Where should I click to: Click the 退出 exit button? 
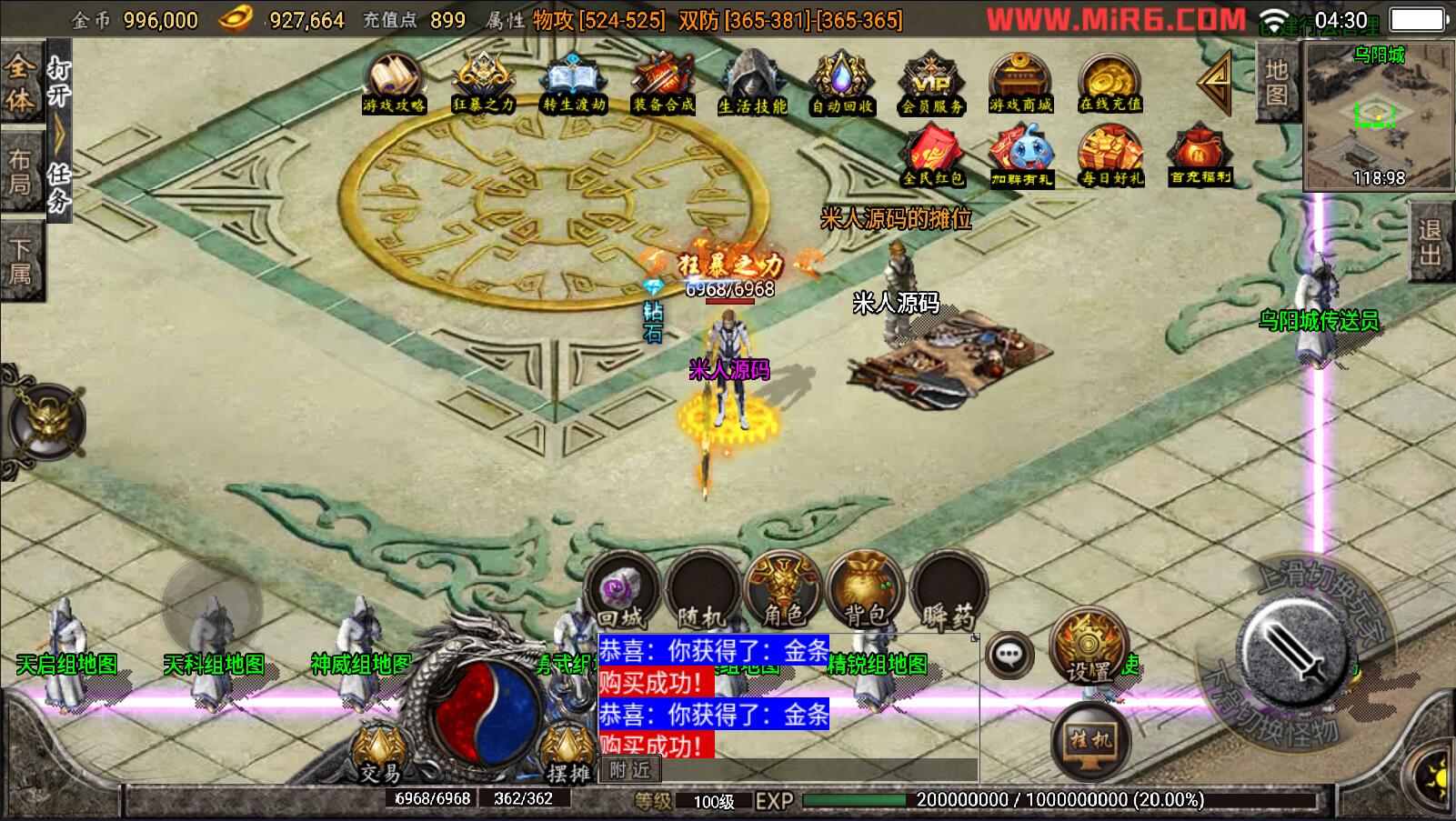[x=1430, y=243]
